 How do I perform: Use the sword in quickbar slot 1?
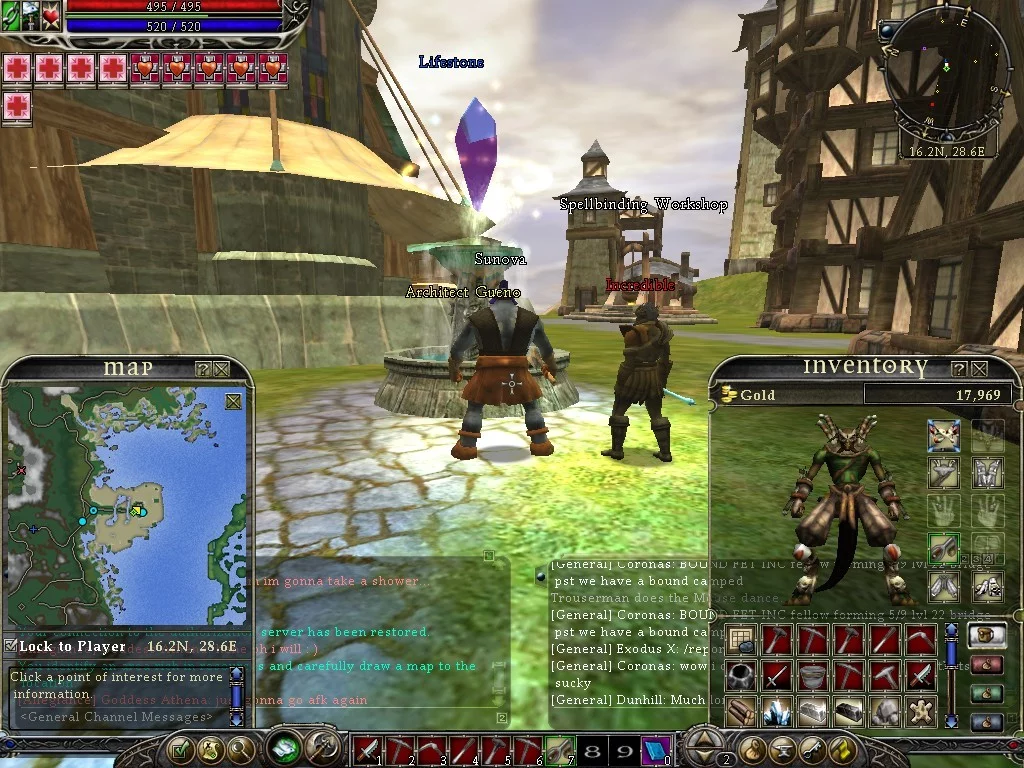point(368,749)
